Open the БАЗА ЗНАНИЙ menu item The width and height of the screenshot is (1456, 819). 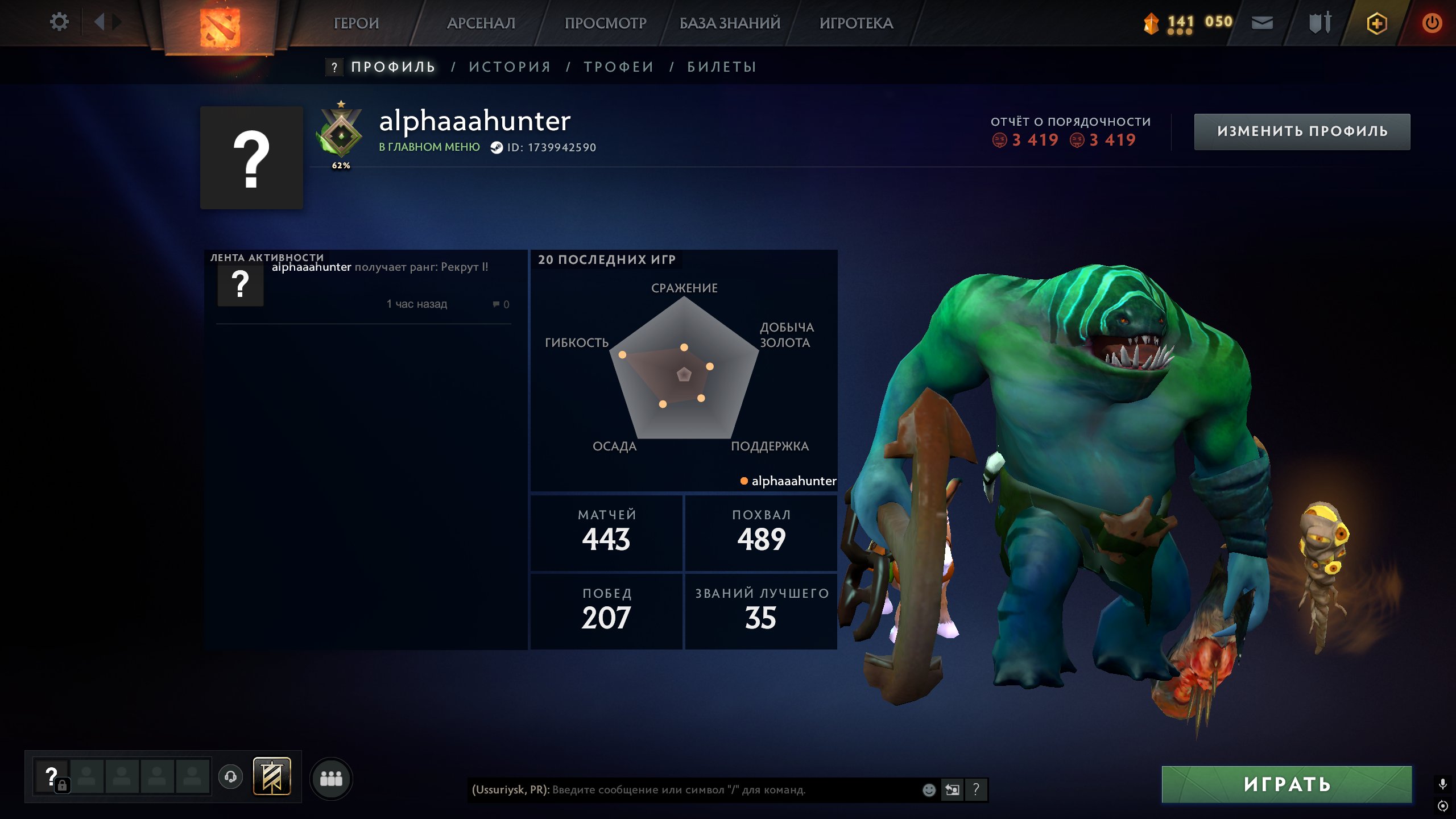point(728,23)
